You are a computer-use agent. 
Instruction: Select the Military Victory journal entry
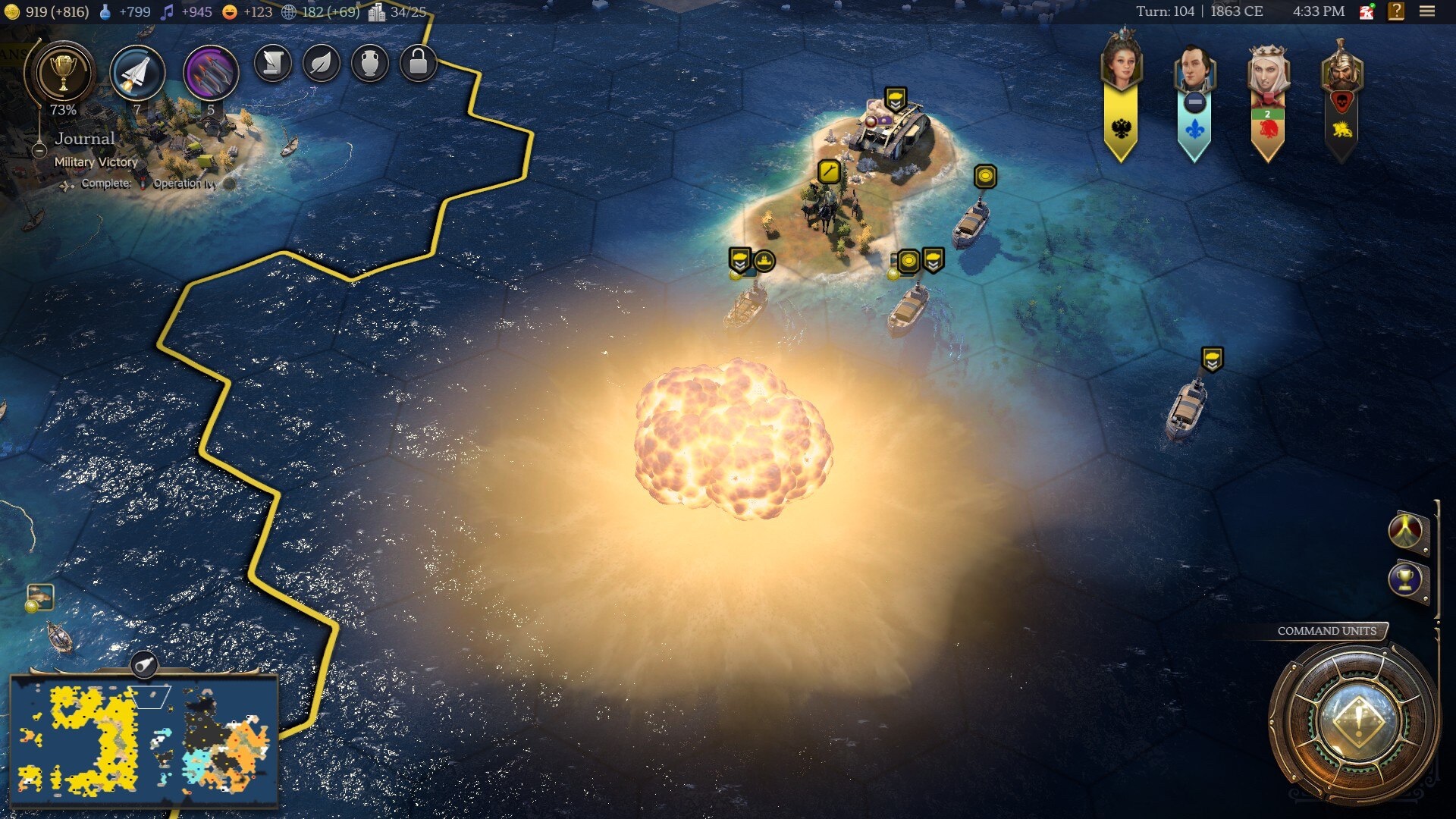click(x=96, y=162)
